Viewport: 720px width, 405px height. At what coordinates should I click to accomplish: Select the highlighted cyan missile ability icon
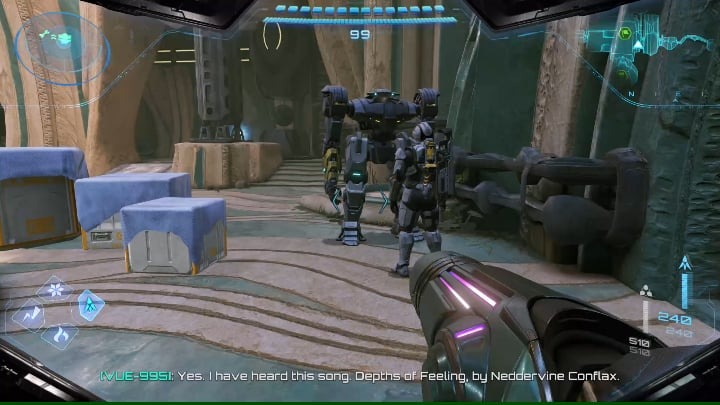coord(89,304)
